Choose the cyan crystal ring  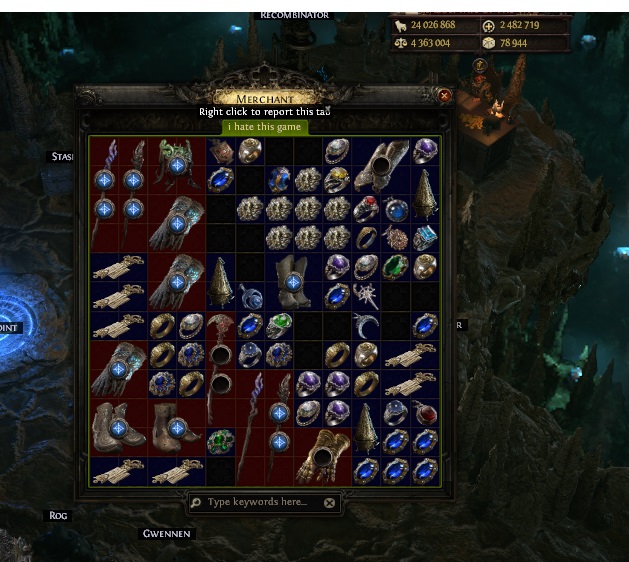[425, 238]
